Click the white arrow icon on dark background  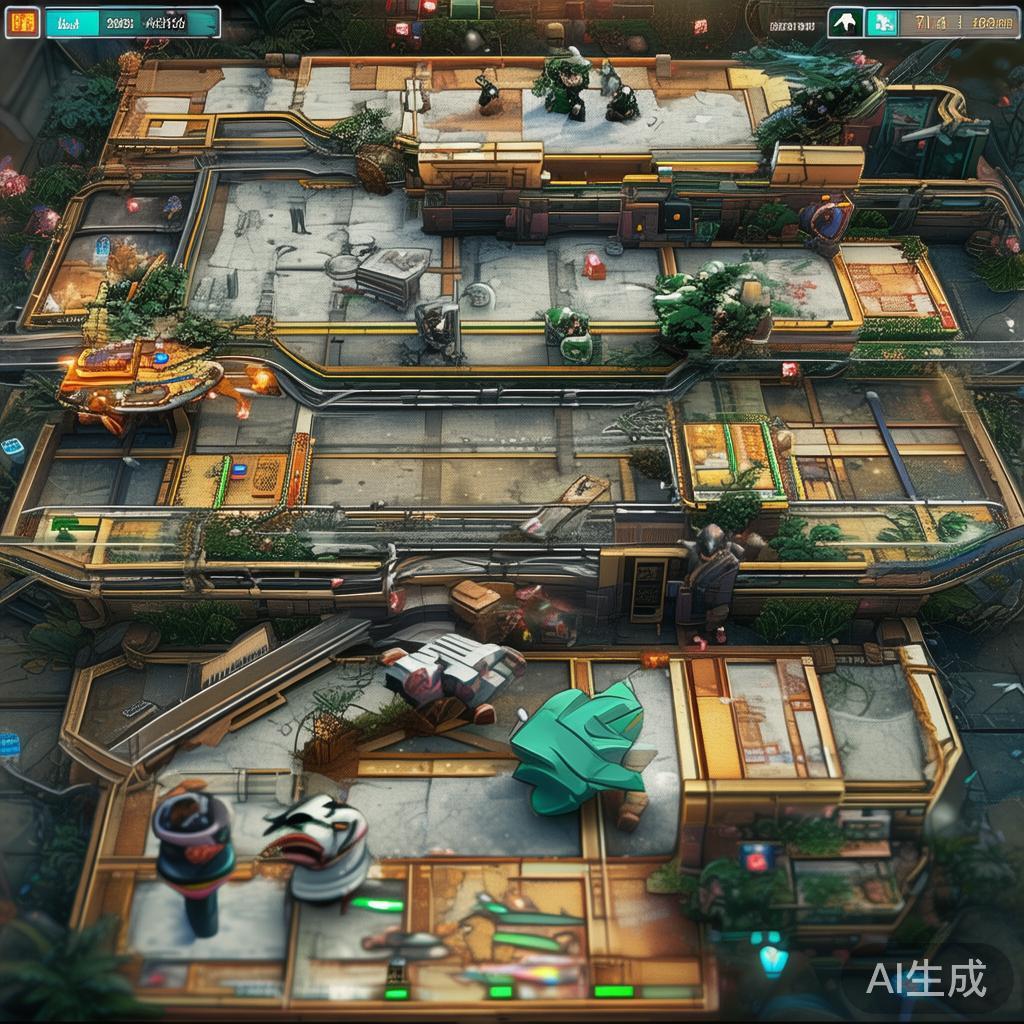point(845,22)
